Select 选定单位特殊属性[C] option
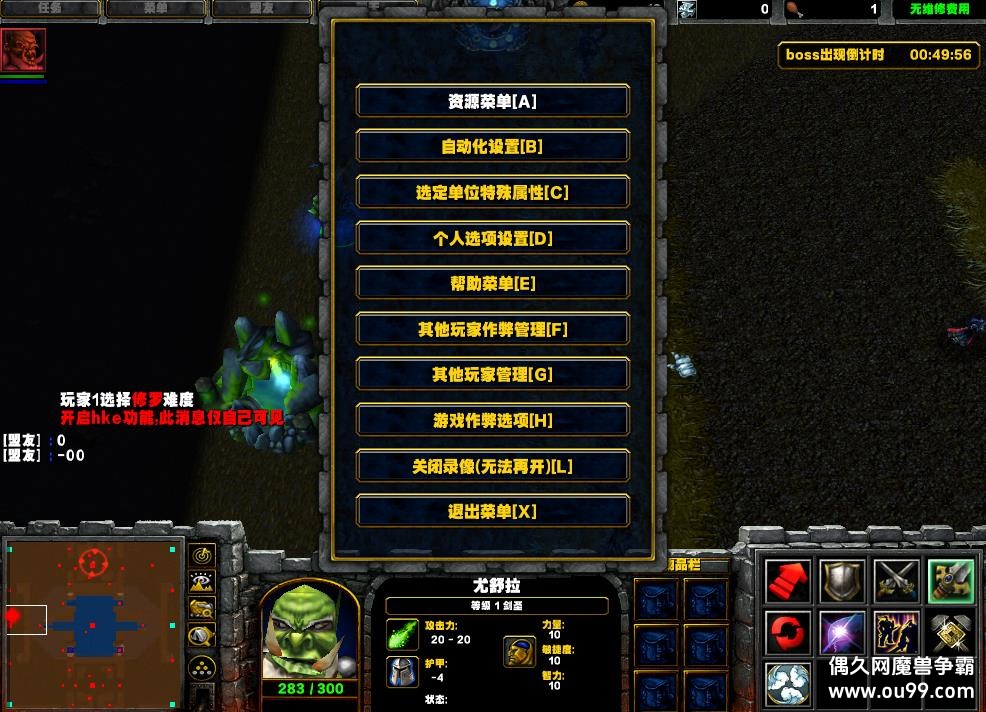This screenshot has width=986, height=712. (x=492, y=193)
